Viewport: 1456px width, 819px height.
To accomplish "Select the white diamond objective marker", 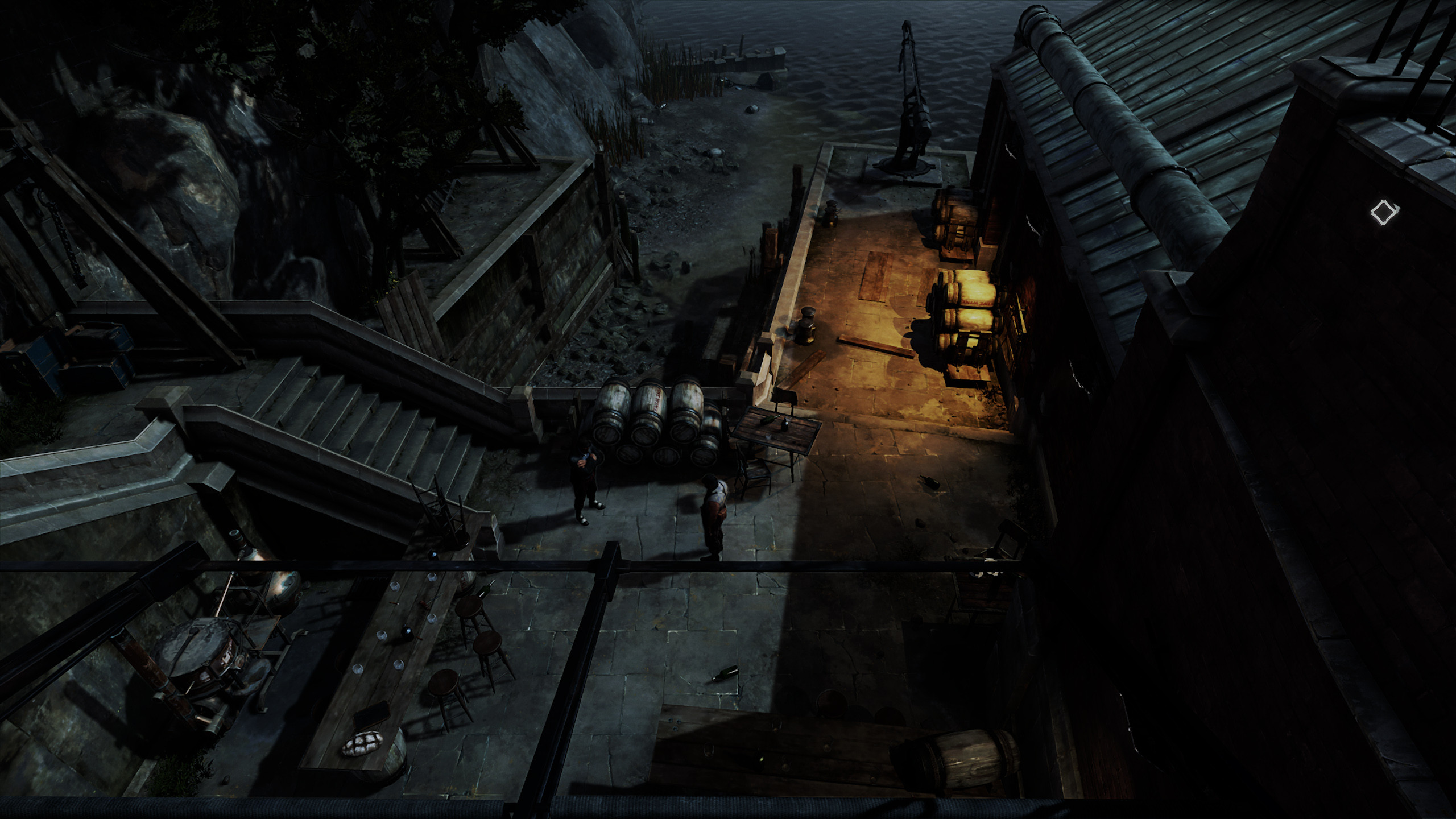I will tap(1383, 213).
